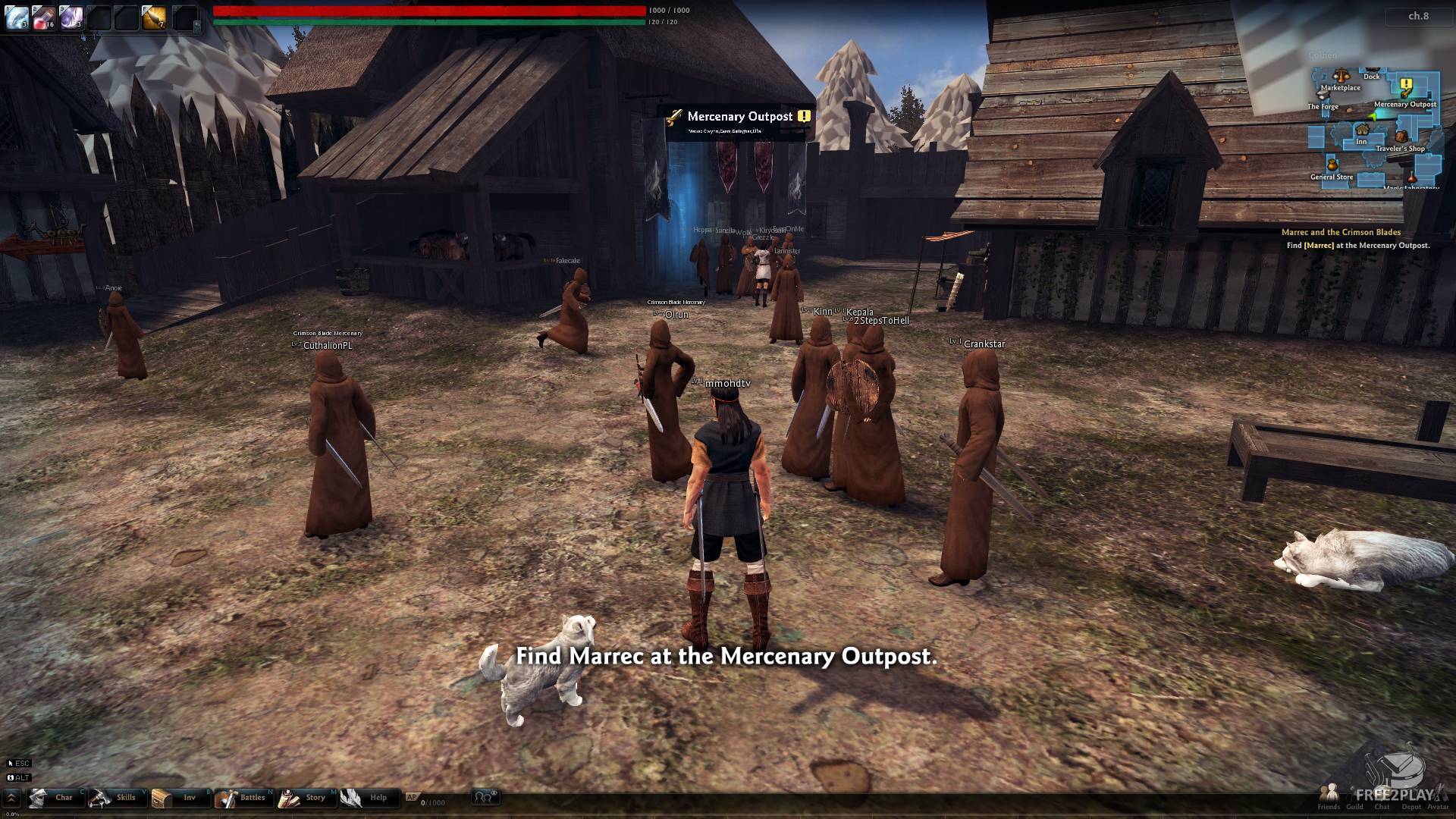Toggle the player visibility icon with eye
Screen dimensions: 1456x819
click(x=485, y=797)
